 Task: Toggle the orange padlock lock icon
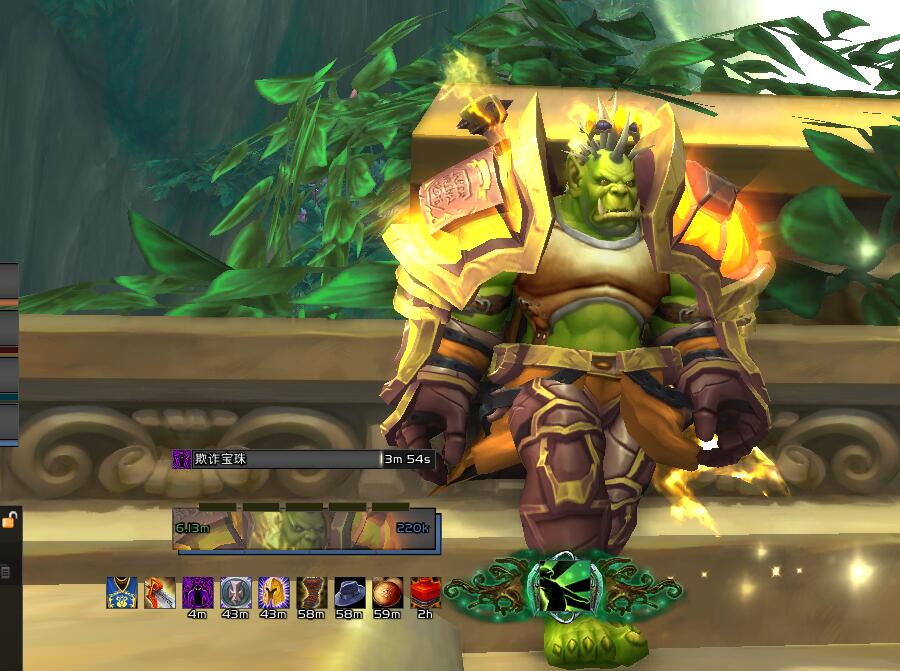point(9,520)
